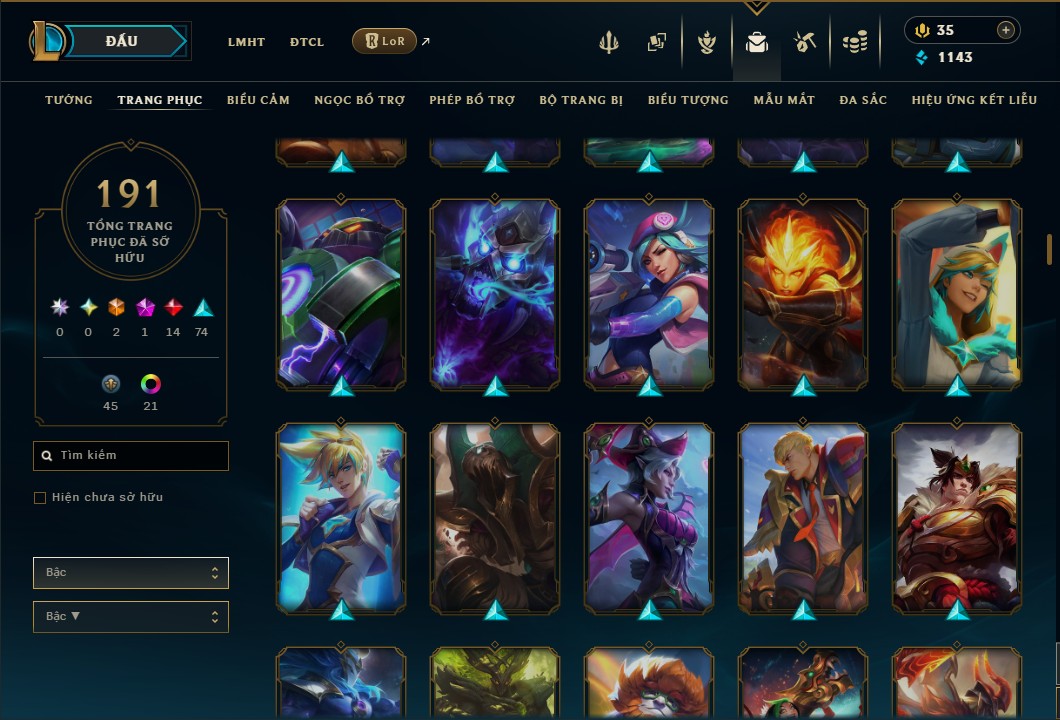The height and width of the screenshot is (720, 1060).
Task: Go to the BỘ TRANG BỊ tab
Action: point(581,100)
